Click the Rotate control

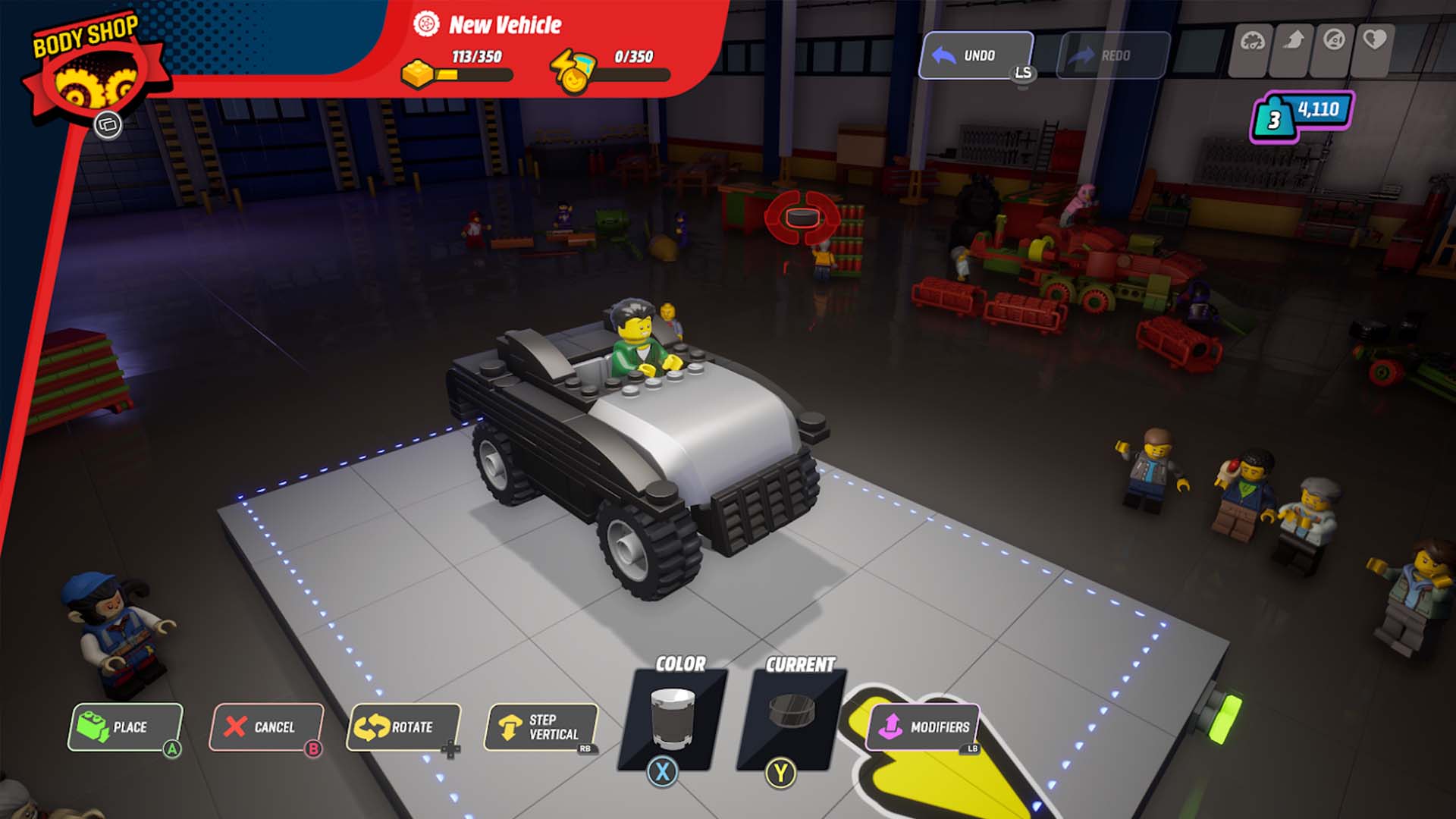click(x=403, y=728)
